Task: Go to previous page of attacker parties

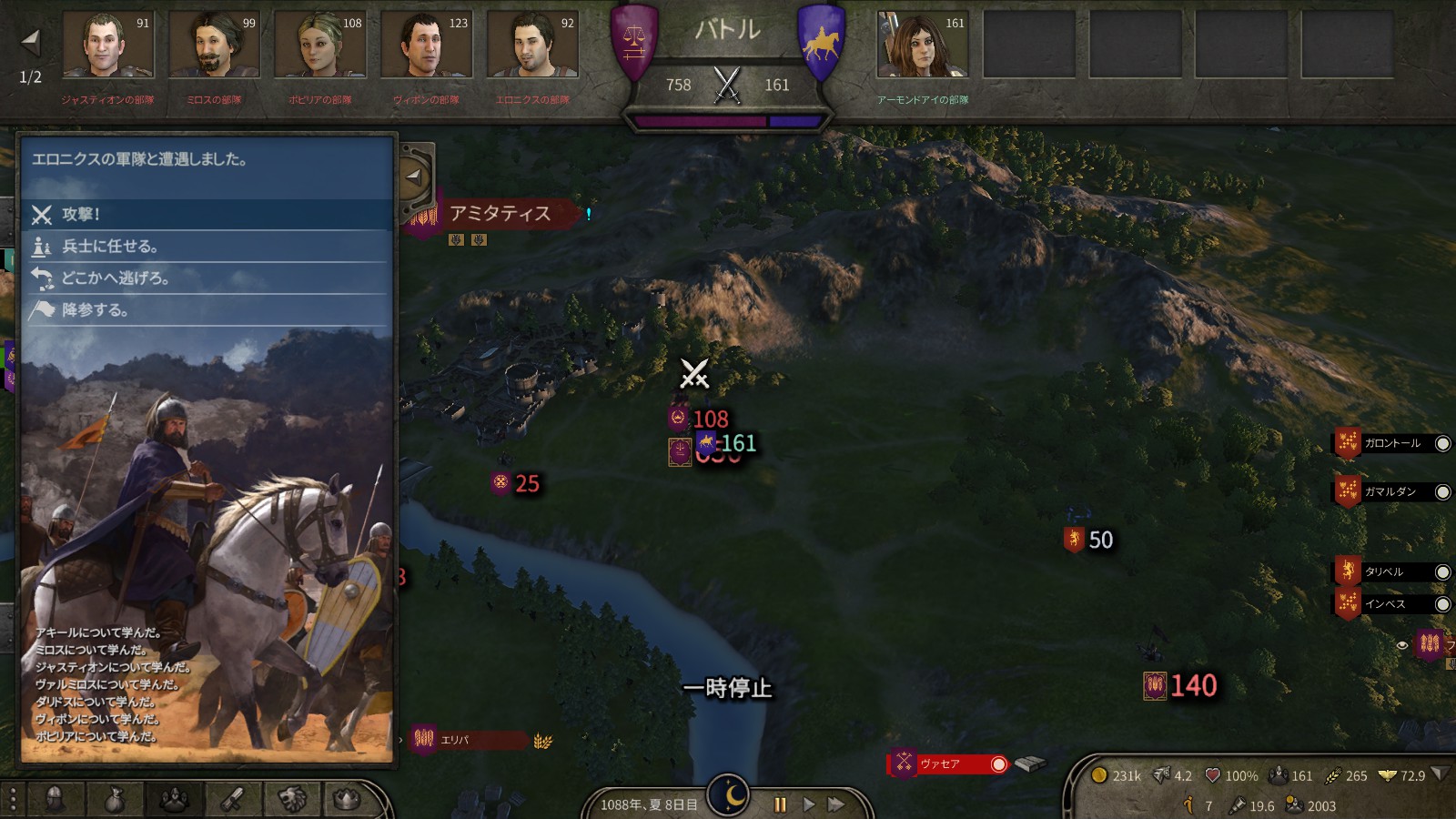Action: [31, 41]
